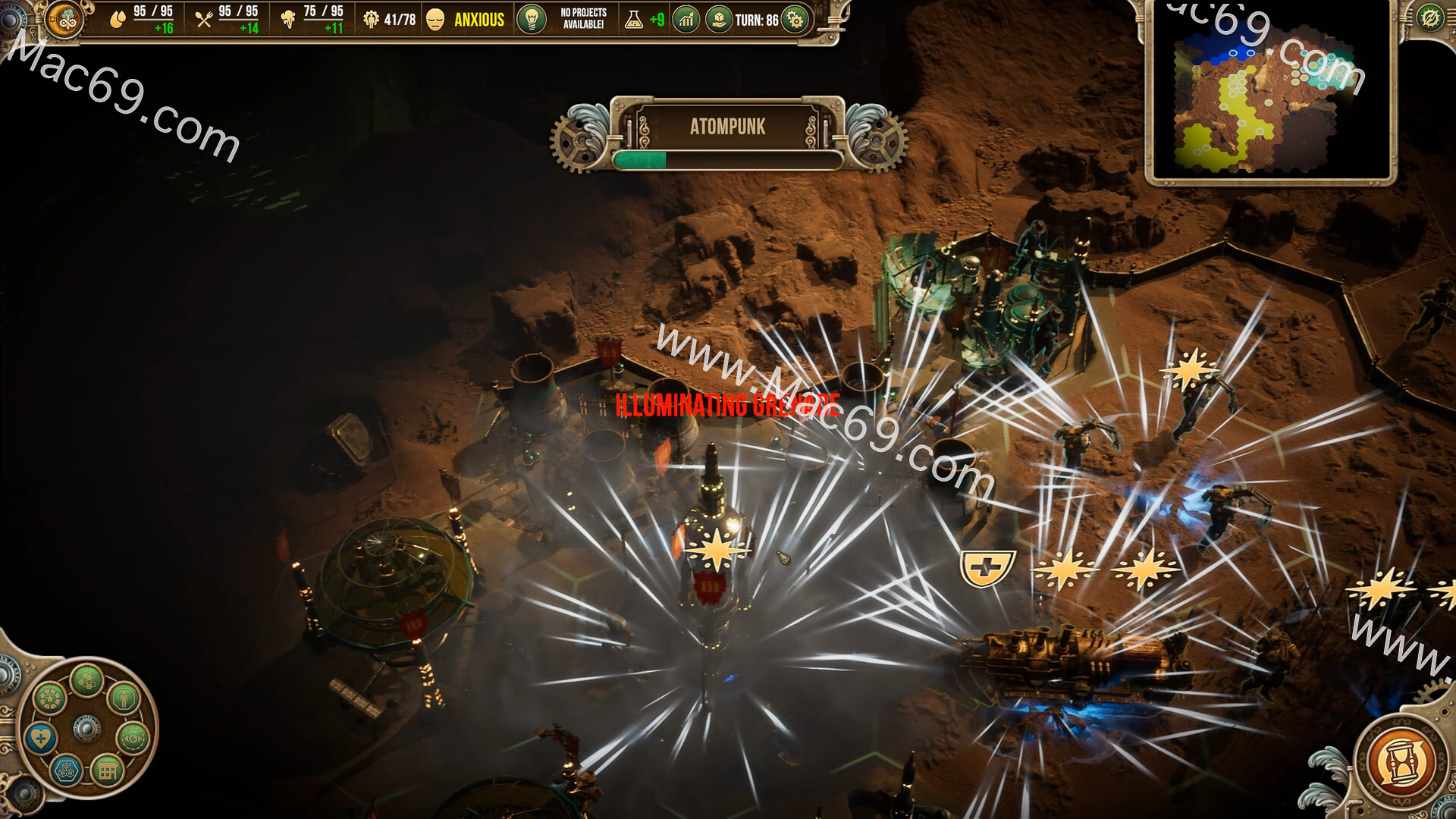Select the honeycomb hex overlay button
This screenshot has height=819, width=1456.
(86, 679)
